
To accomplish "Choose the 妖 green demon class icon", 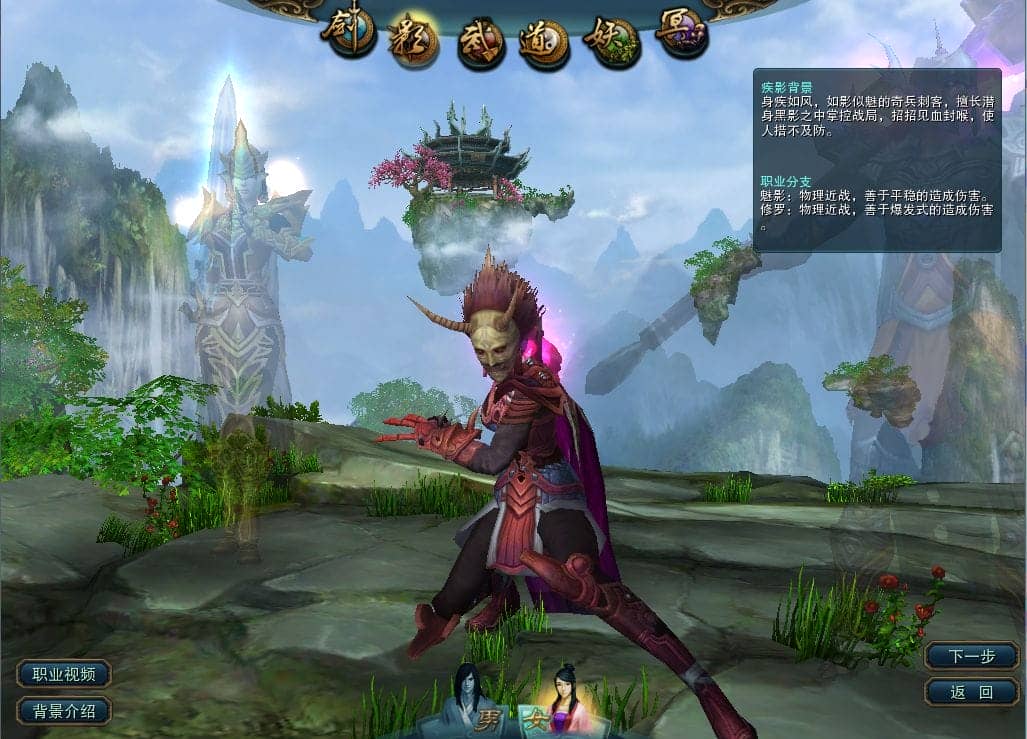I will point(612,40).
